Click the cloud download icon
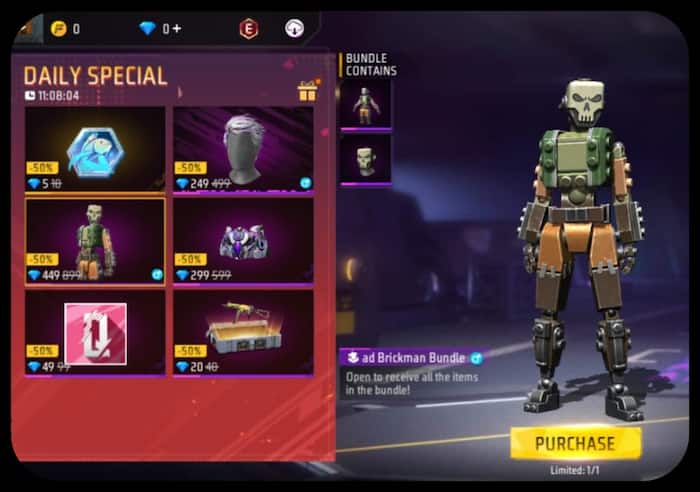The image size is (700, 492). 294,29
